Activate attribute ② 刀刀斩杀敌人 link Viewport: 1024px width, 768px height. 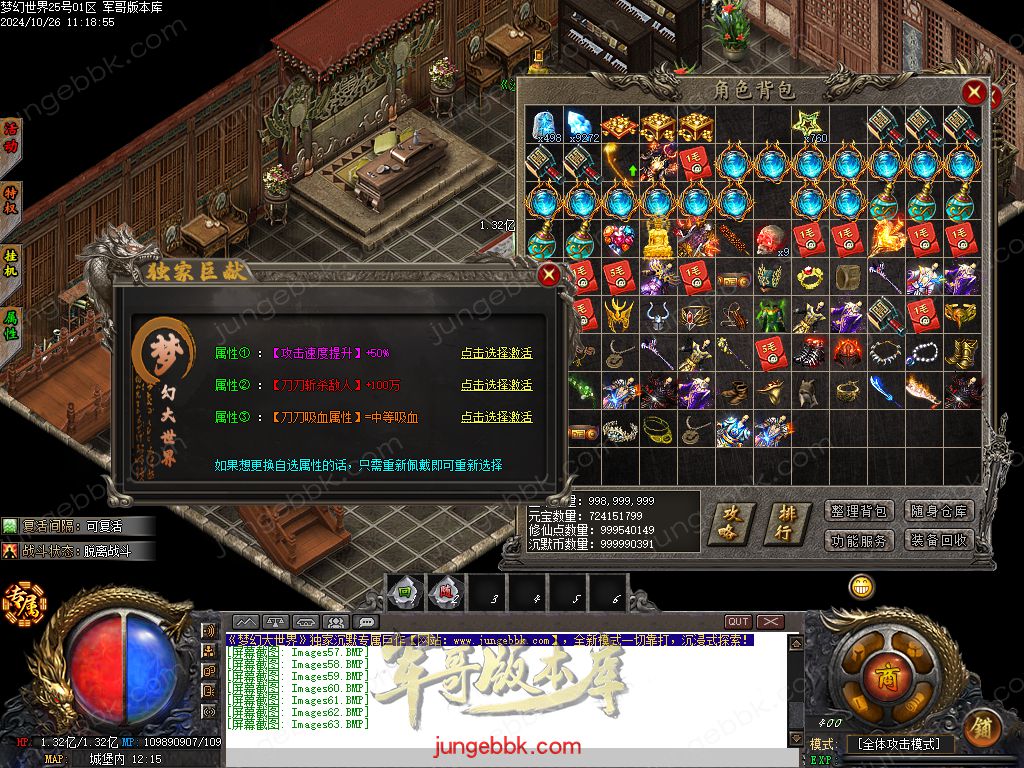click(496, 385)
